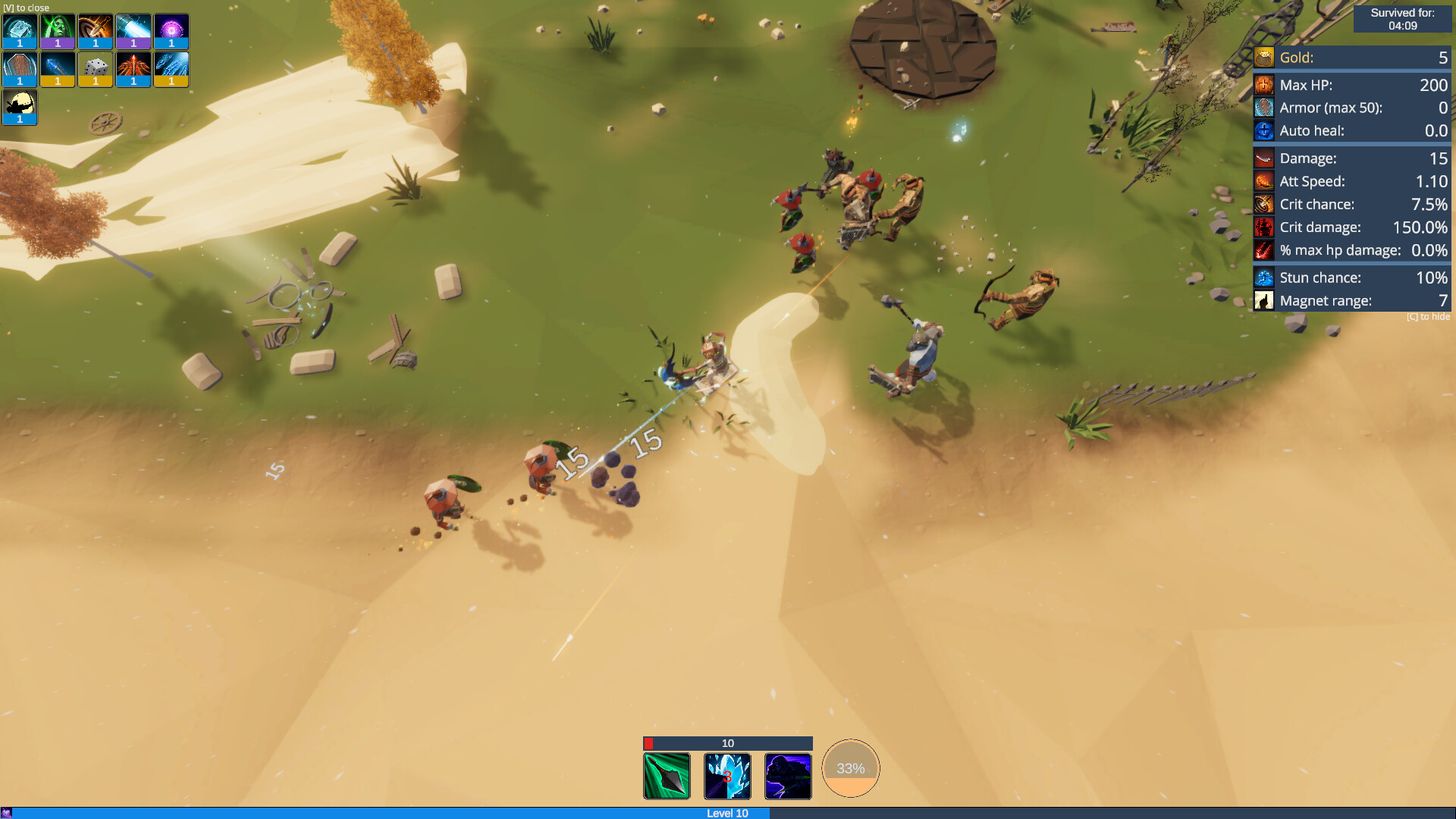Click the Stun chance icon in stats panel
Screen dimensions: 1456x819
[x=1264, y=278]
